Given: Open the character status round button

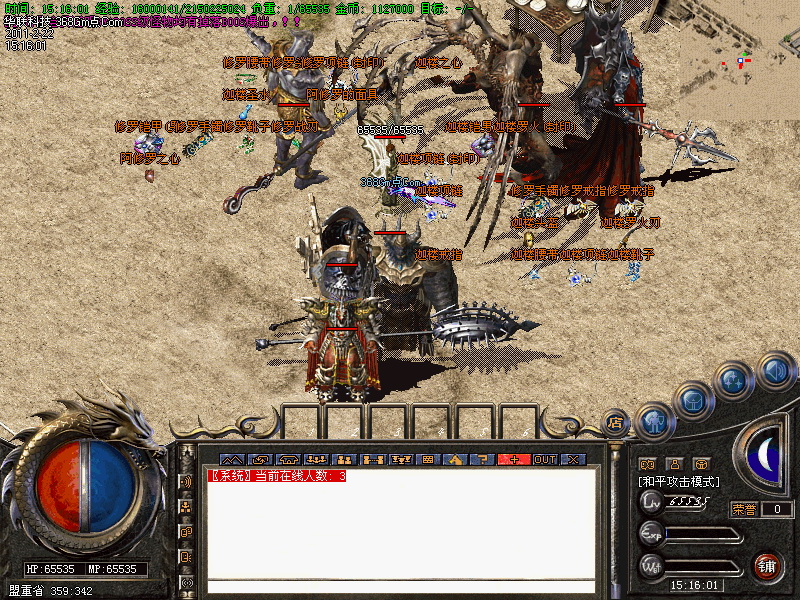Looking at the screenshot, I should [x=656, y=422].
